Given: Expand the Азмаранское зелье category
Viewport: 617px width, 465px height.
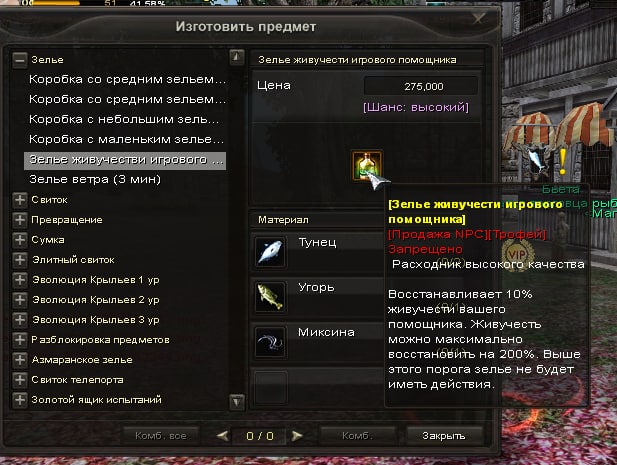Looking at the screenshot, I should 19,360.
